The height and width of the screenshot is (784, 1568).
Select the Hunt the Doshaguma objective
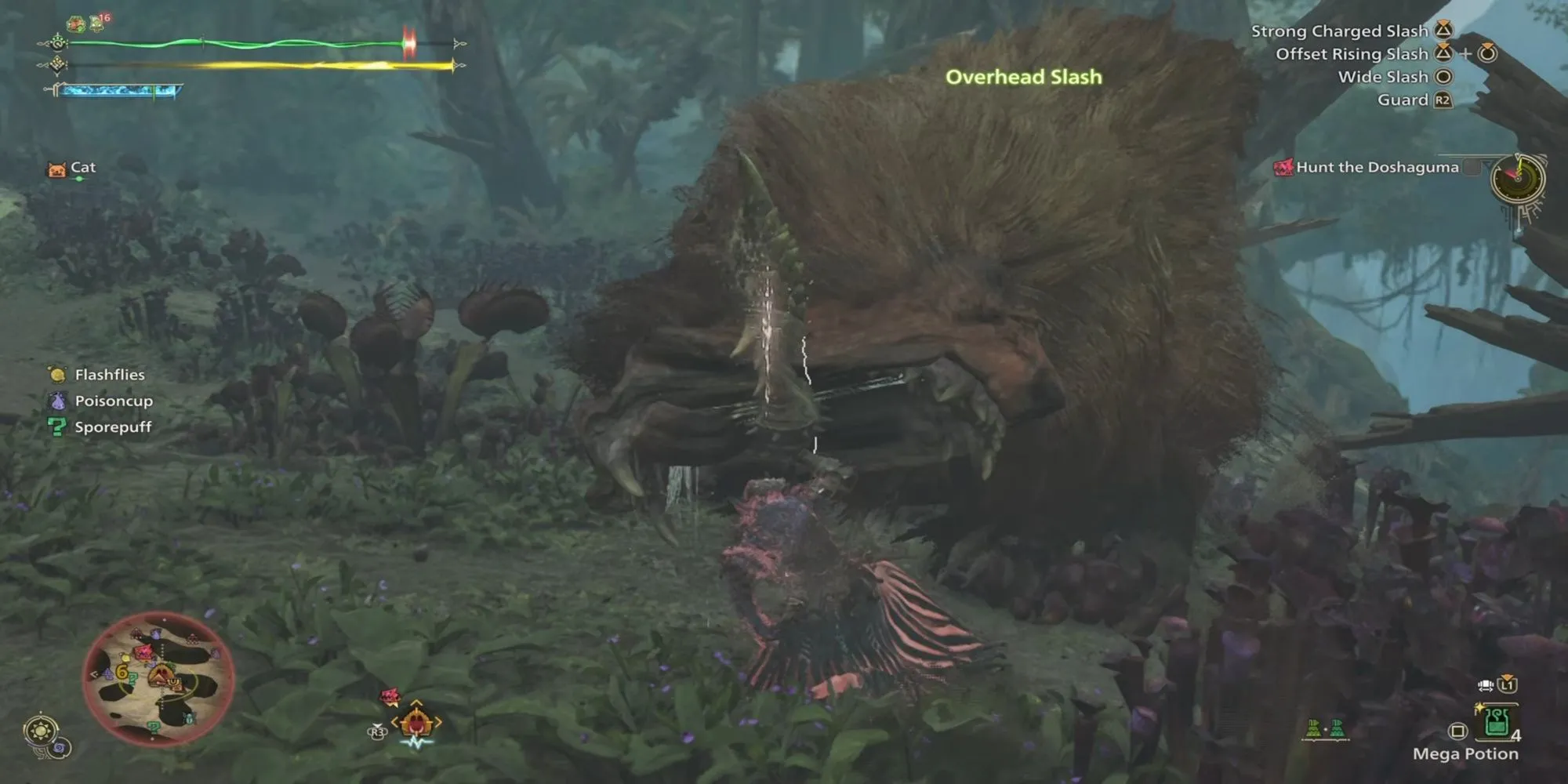click(x=1376, y=167)
